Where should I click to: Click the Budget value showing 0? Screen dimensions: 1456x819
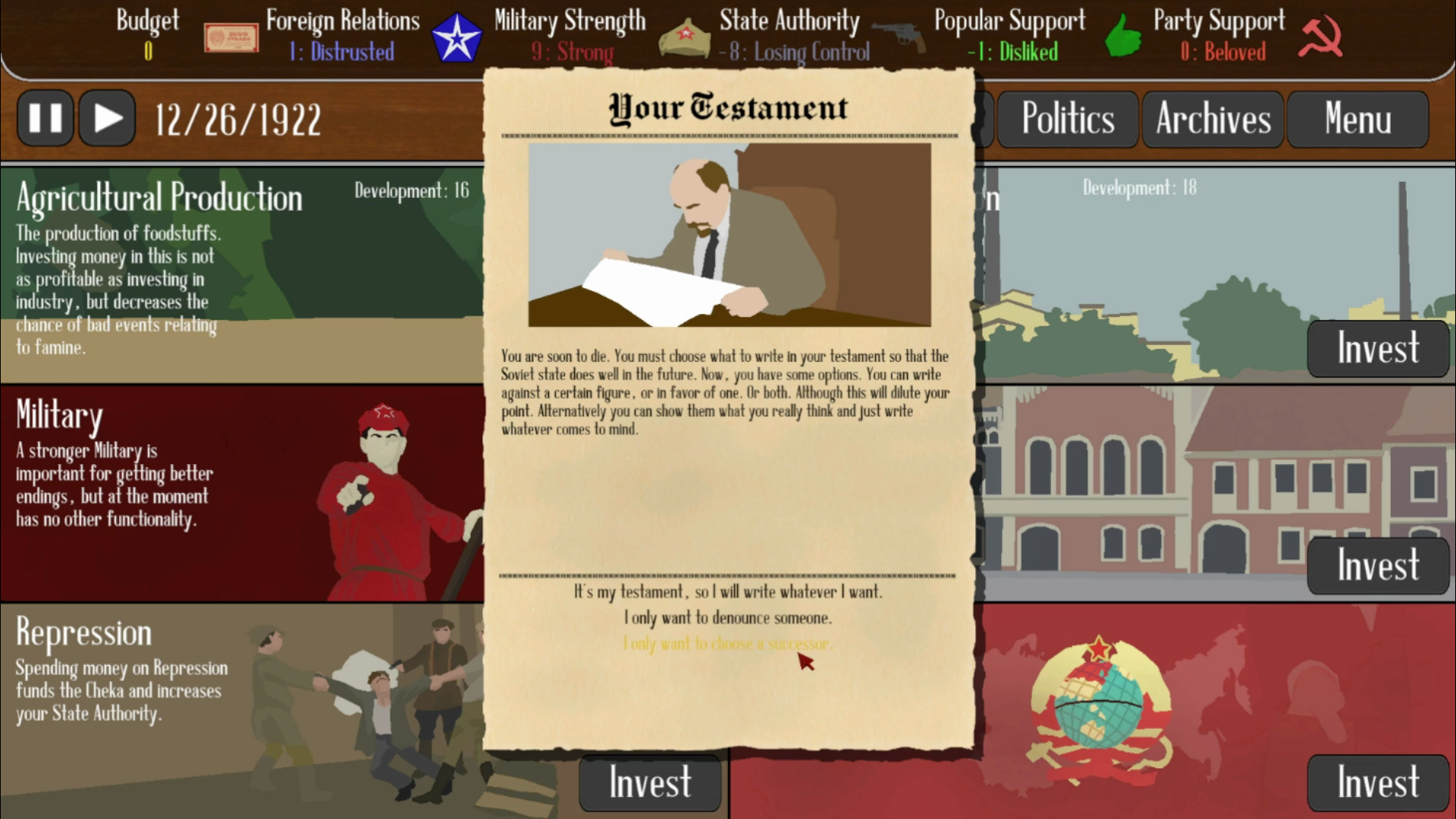146,52
